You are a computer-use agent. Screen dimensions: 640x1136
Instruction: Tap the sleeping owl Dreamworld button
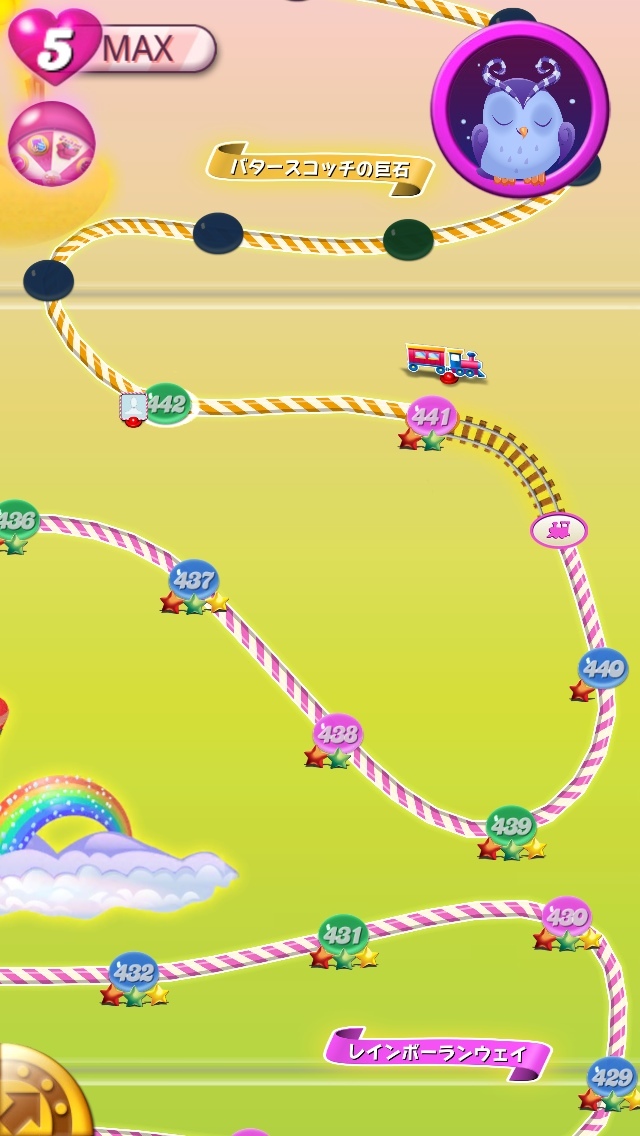pos(519,109)
